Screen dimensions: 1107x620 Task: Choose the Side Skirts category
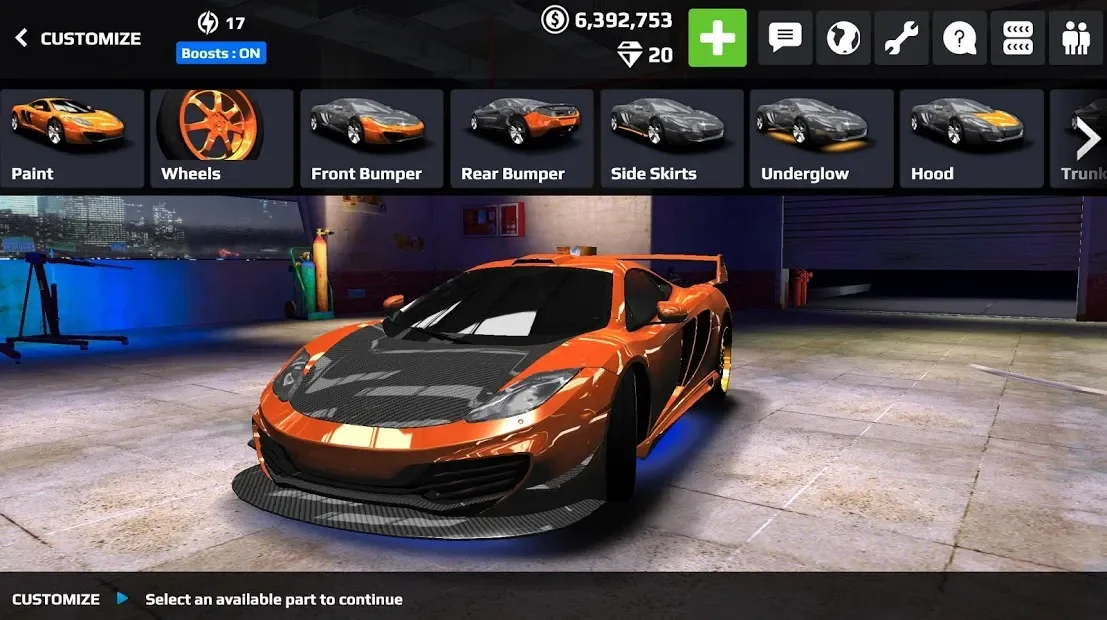tap(672, 138)
